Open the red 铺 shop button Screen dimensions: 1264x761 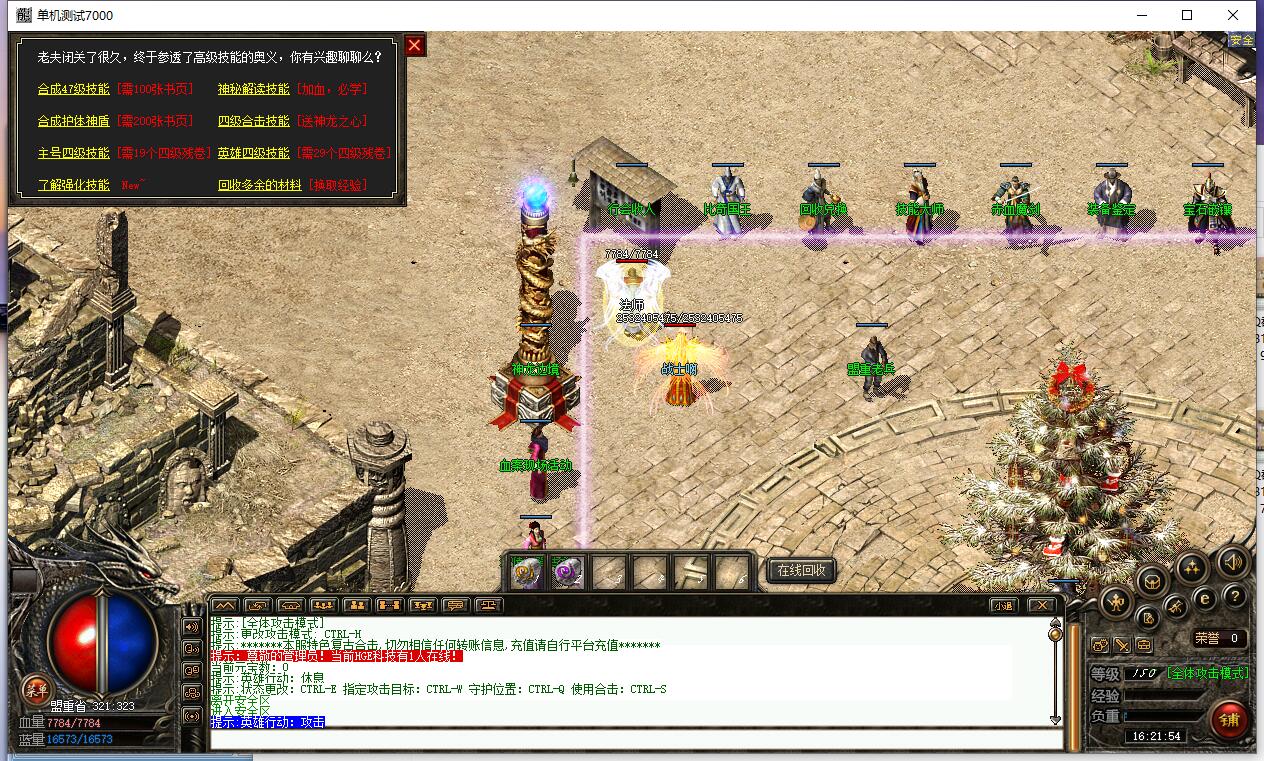tap(1229, 719)
